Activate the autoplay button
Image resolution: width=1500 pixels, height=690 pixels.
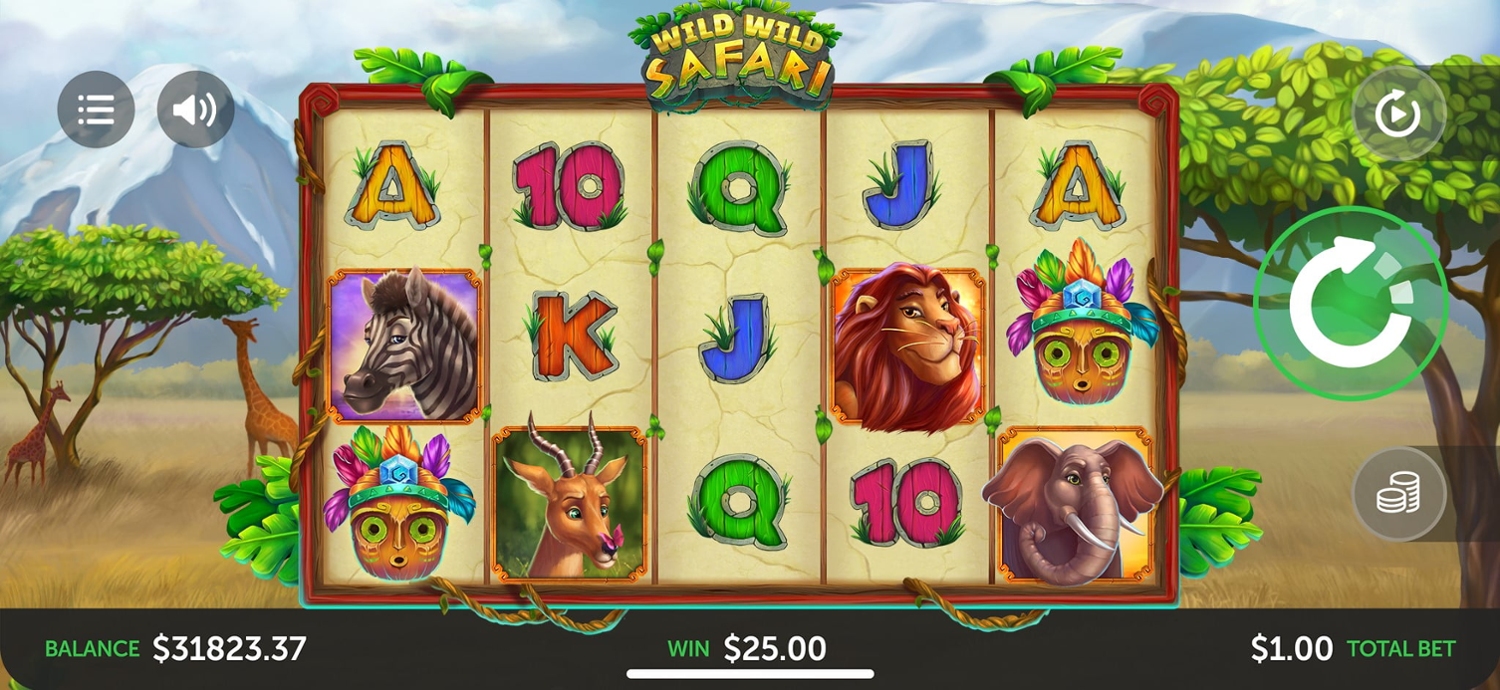coord(1398,115)
